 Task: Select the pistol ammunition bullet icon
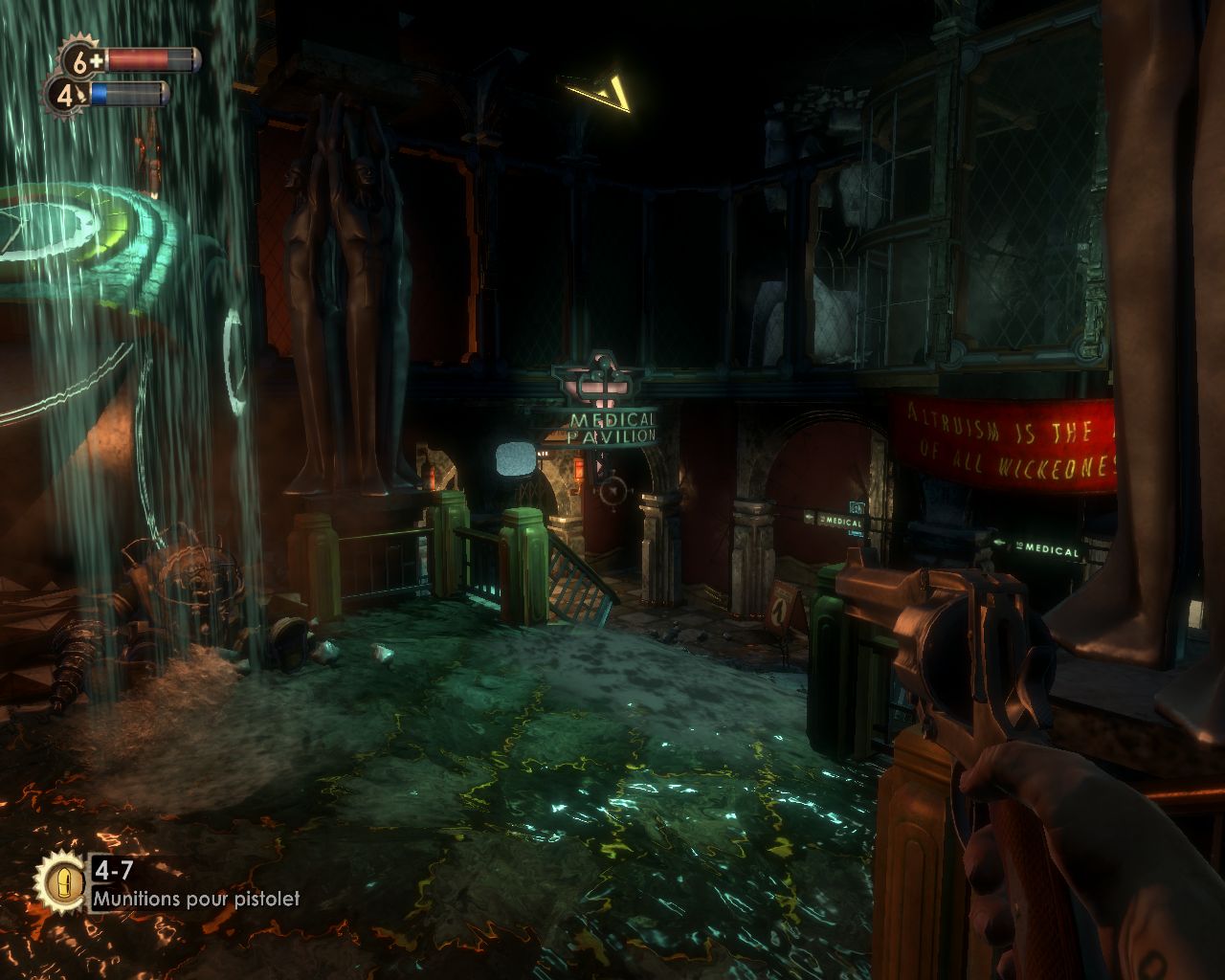tap(62, 880)
